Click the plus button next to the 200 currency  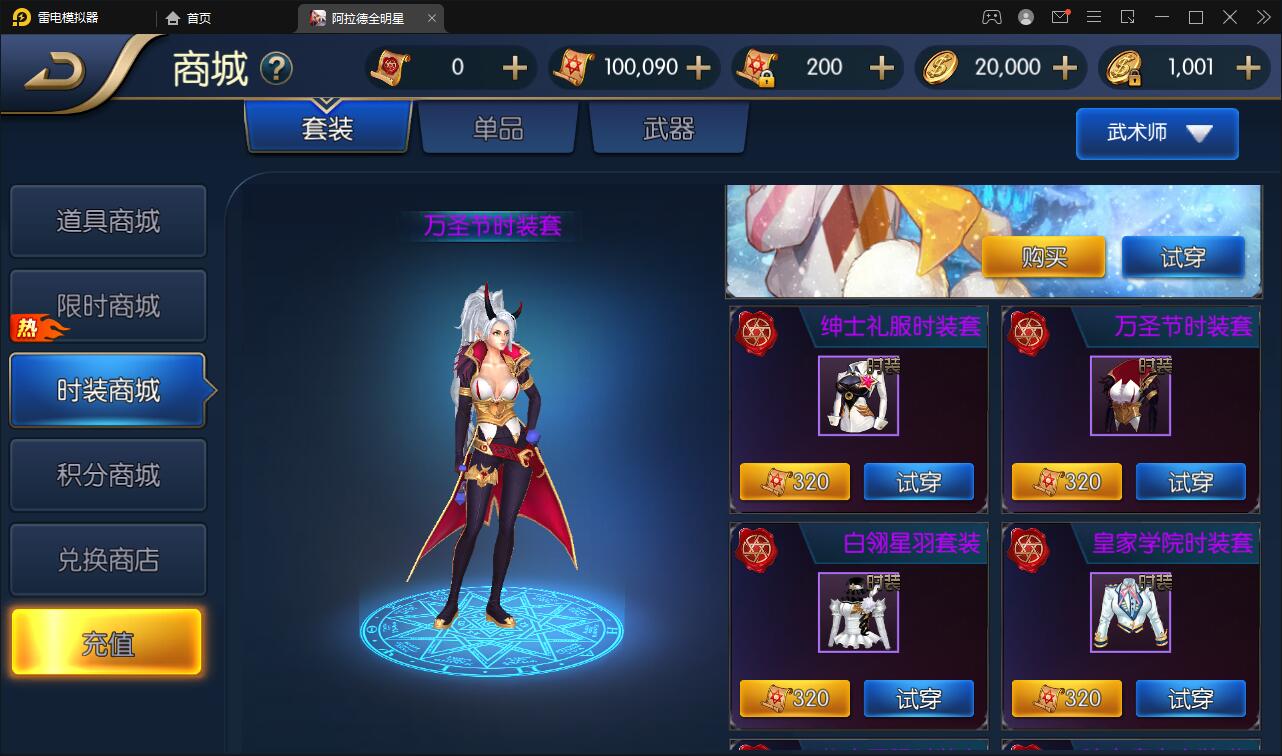coord(880,67)
